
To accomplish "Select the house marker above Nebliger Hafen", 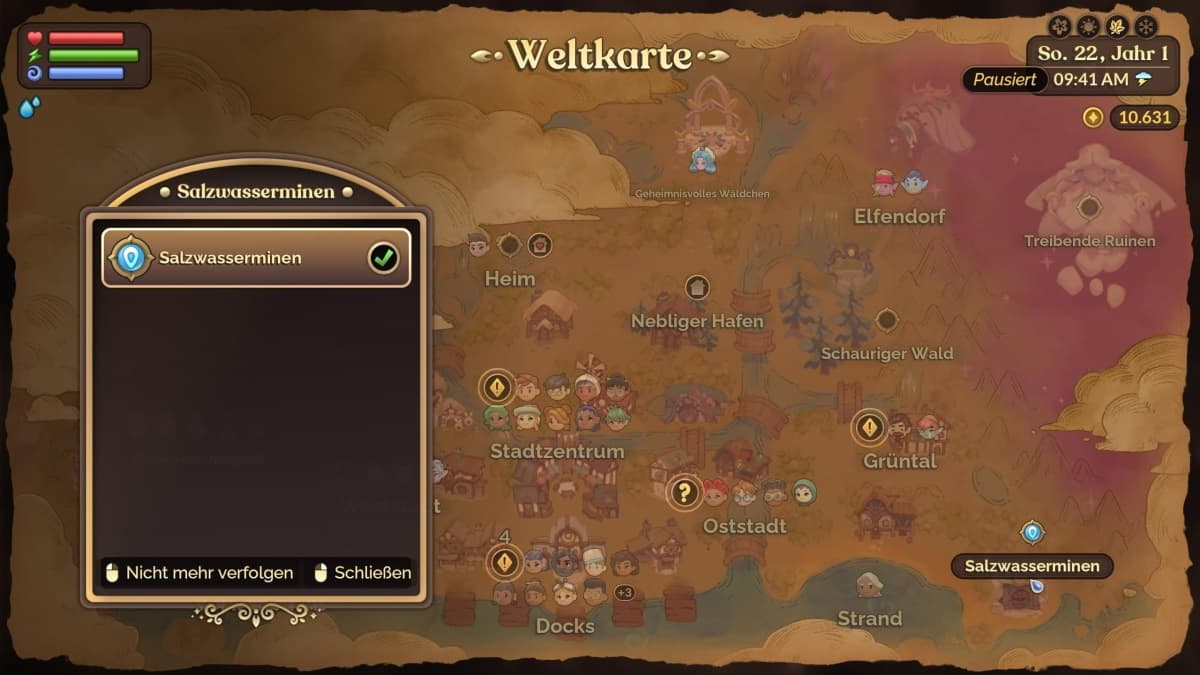I will [697, 288].
